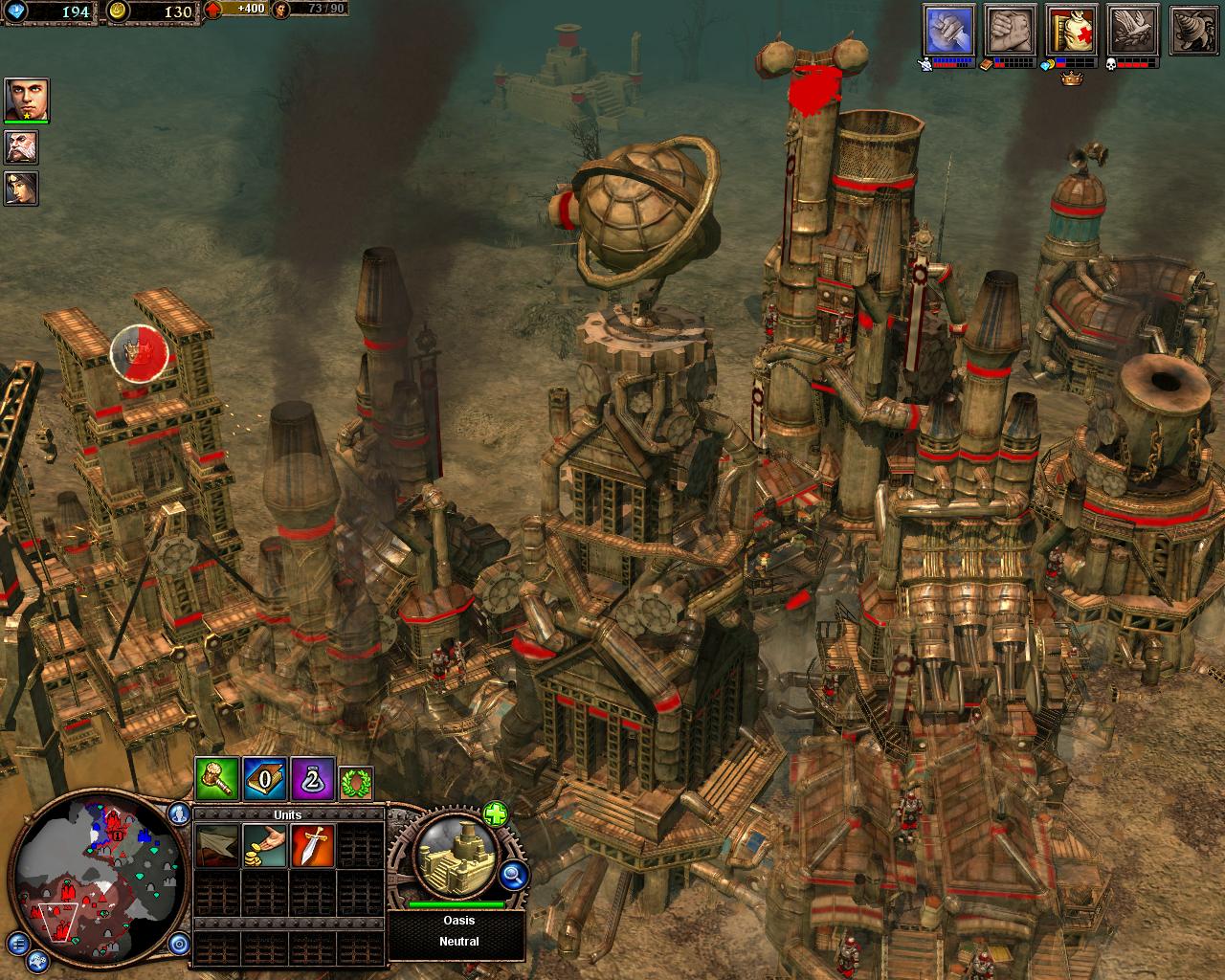The width and height of the screenshot is (1225, 980).
Task: Click the magnifying glass next to Oasis portrait
Action: pyautogui.click(x=514, y=873)
